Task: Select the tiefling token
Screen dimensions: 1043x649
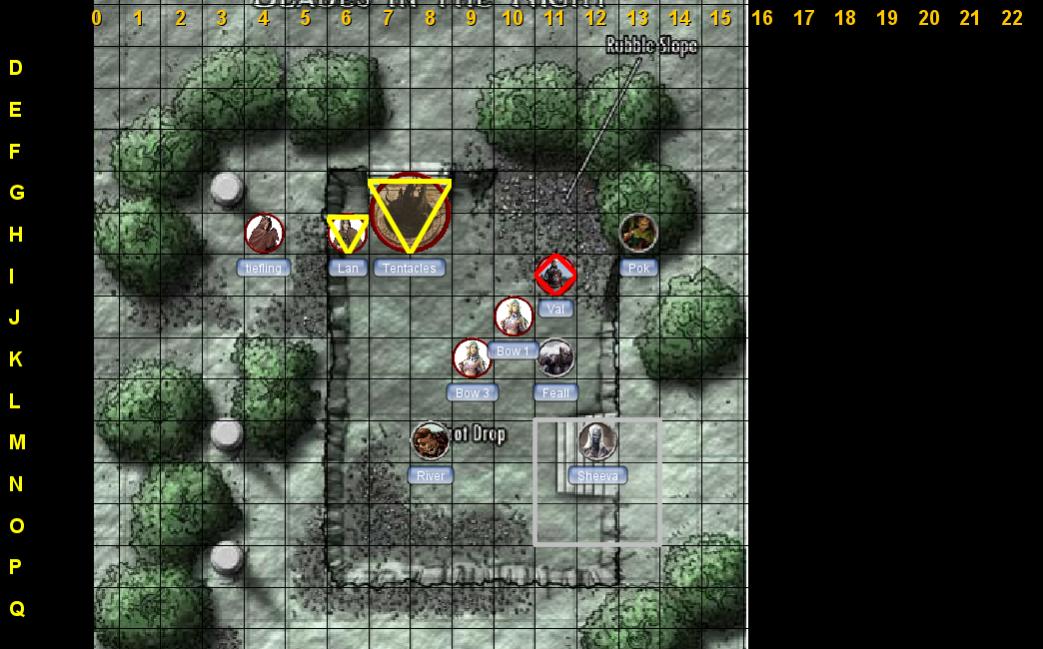Action: click(264, 234)
